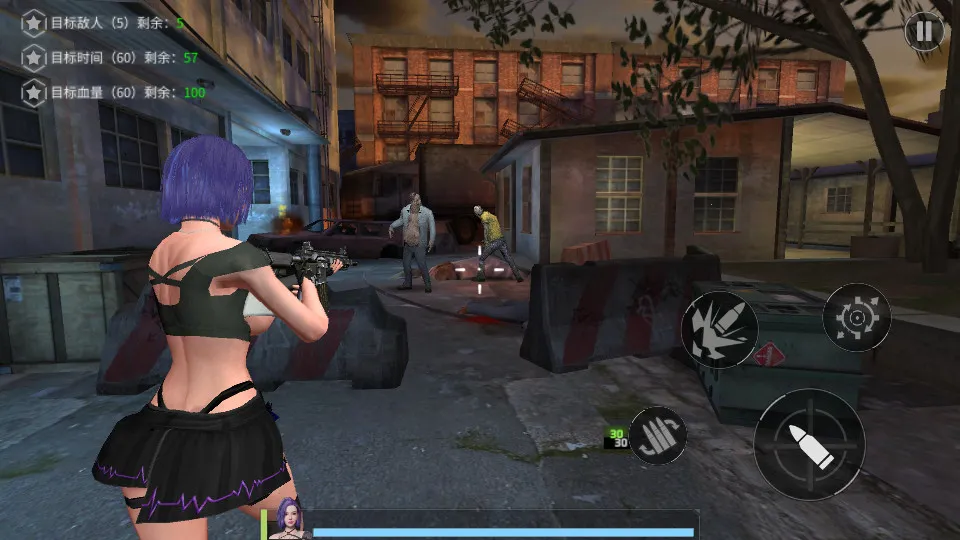View the target time objective
The image size is (960, 540).
coord(110,57)
